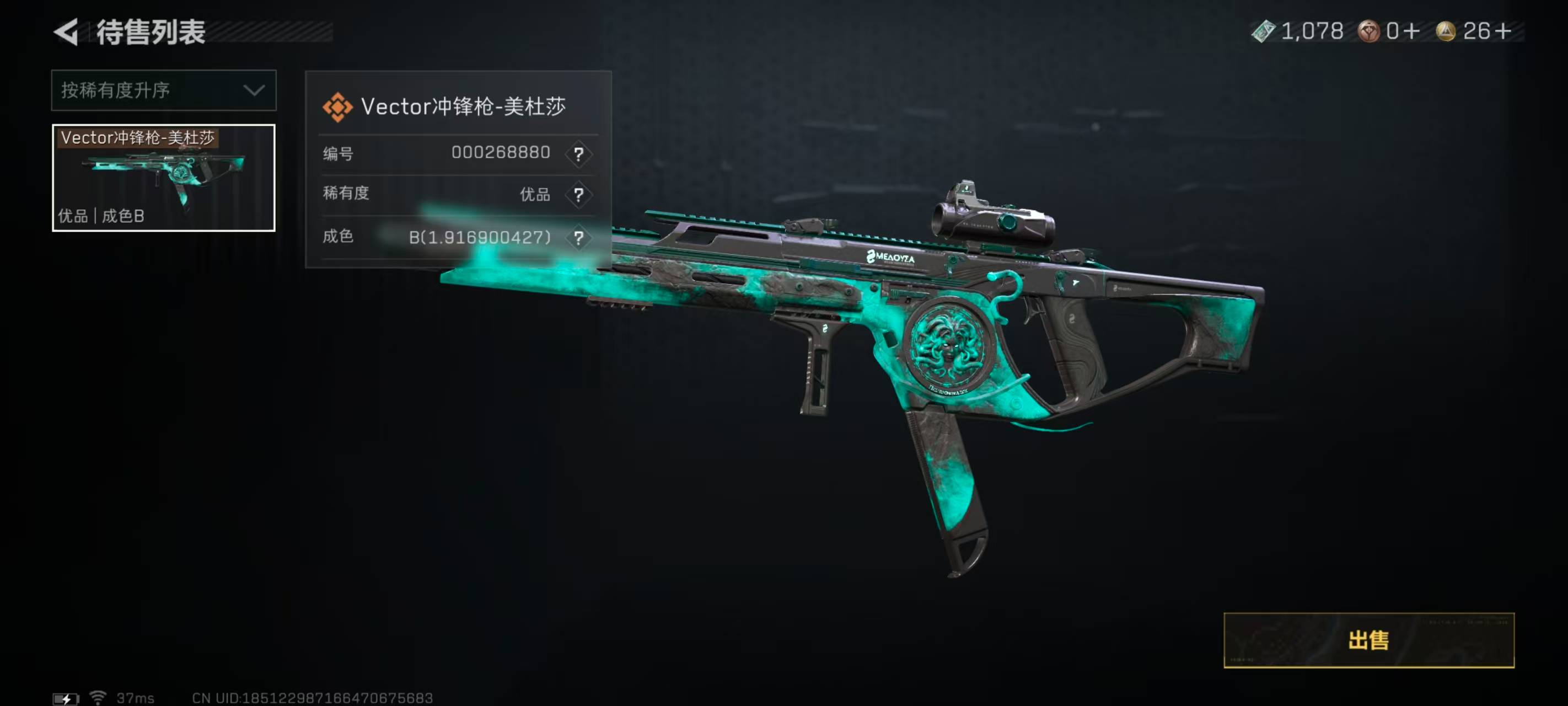Click the 出售 sell button
The width and height of the screenshot is (1568, 706).
pyautogui.click(x=1368, y=640)
